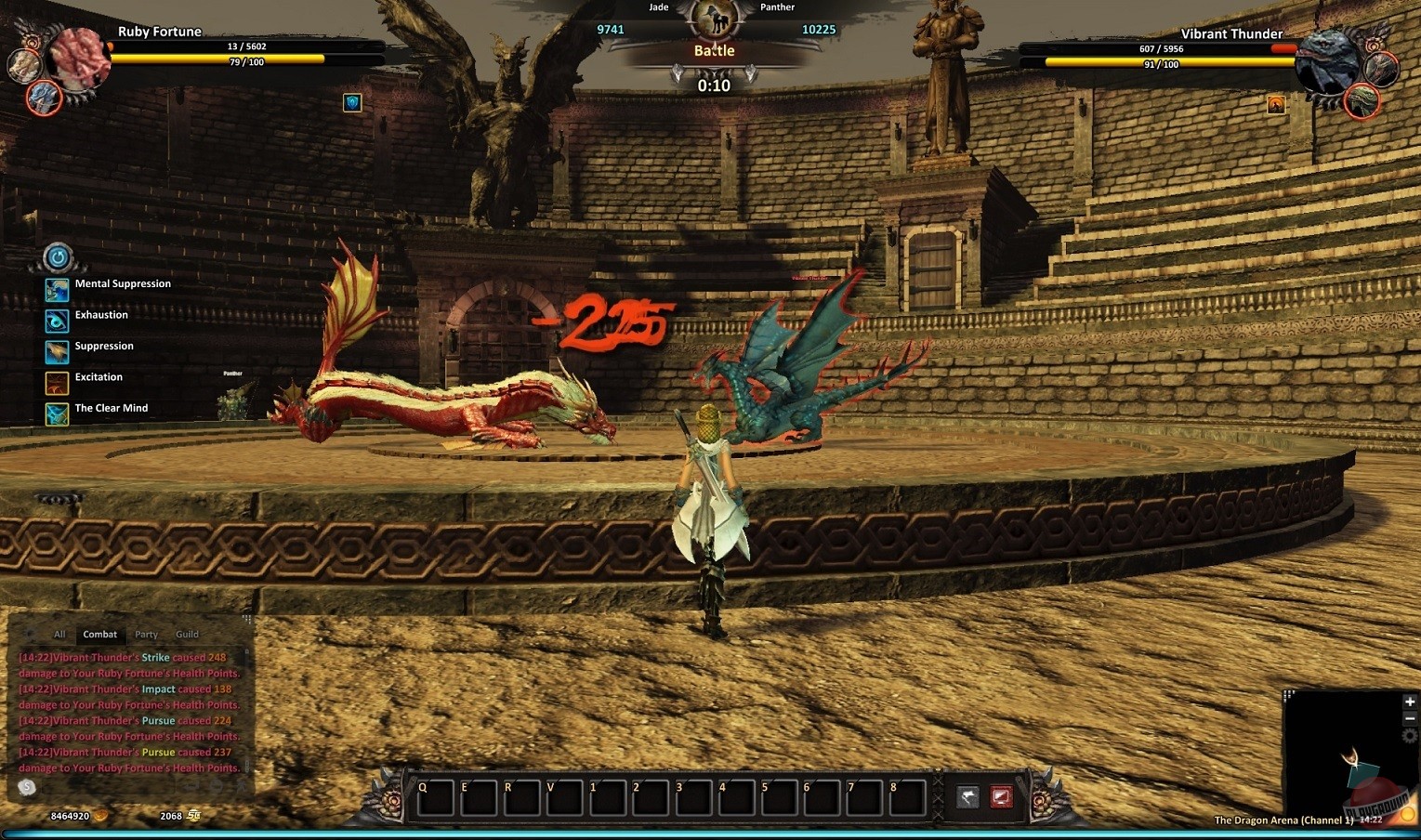This screenshot has width=1421, height=840.
Task: Zoom in the minimap with the plus button
Action: coord(1409,702)
